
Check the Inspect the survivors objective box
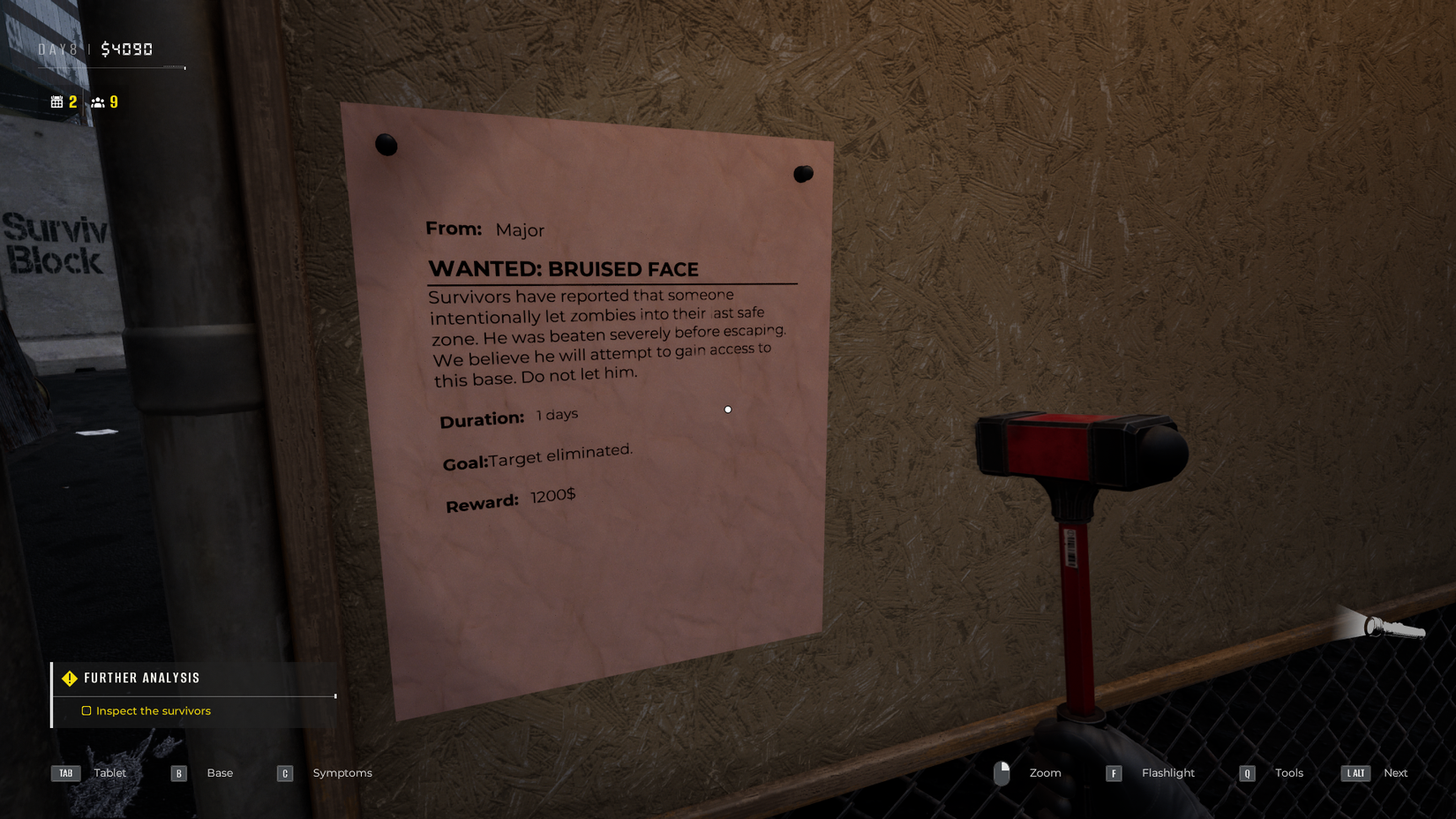(x=86, y=710)
